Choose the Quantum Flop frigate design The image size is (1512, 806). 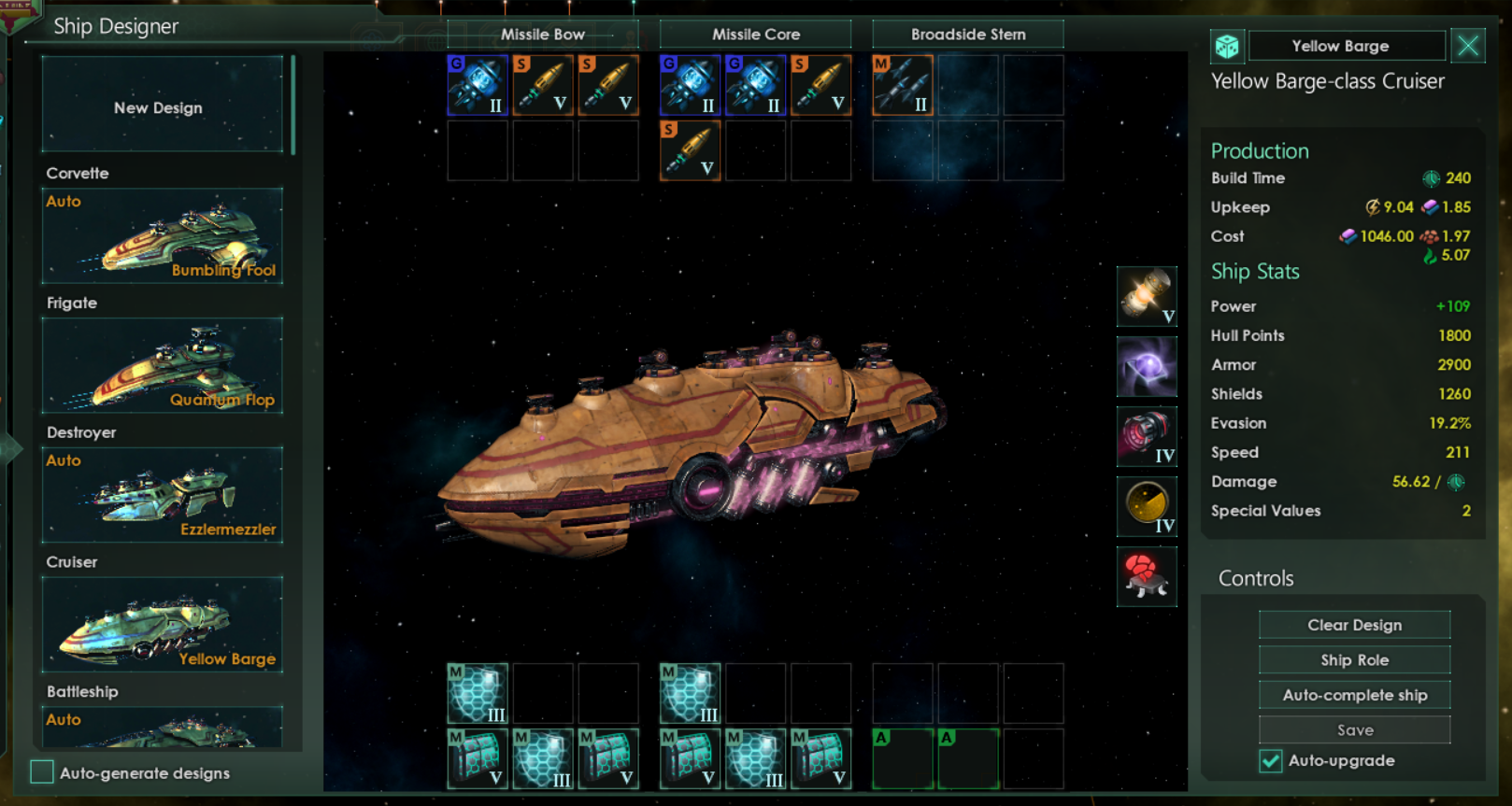coord(162,366)
